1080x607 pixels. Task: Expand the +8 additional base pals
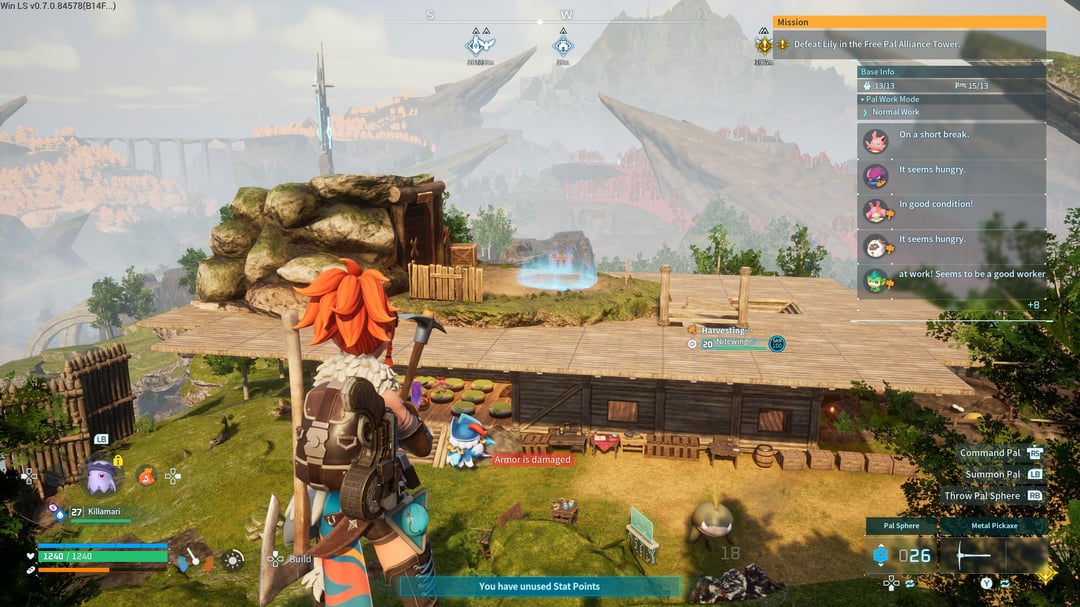(1033, 305)
